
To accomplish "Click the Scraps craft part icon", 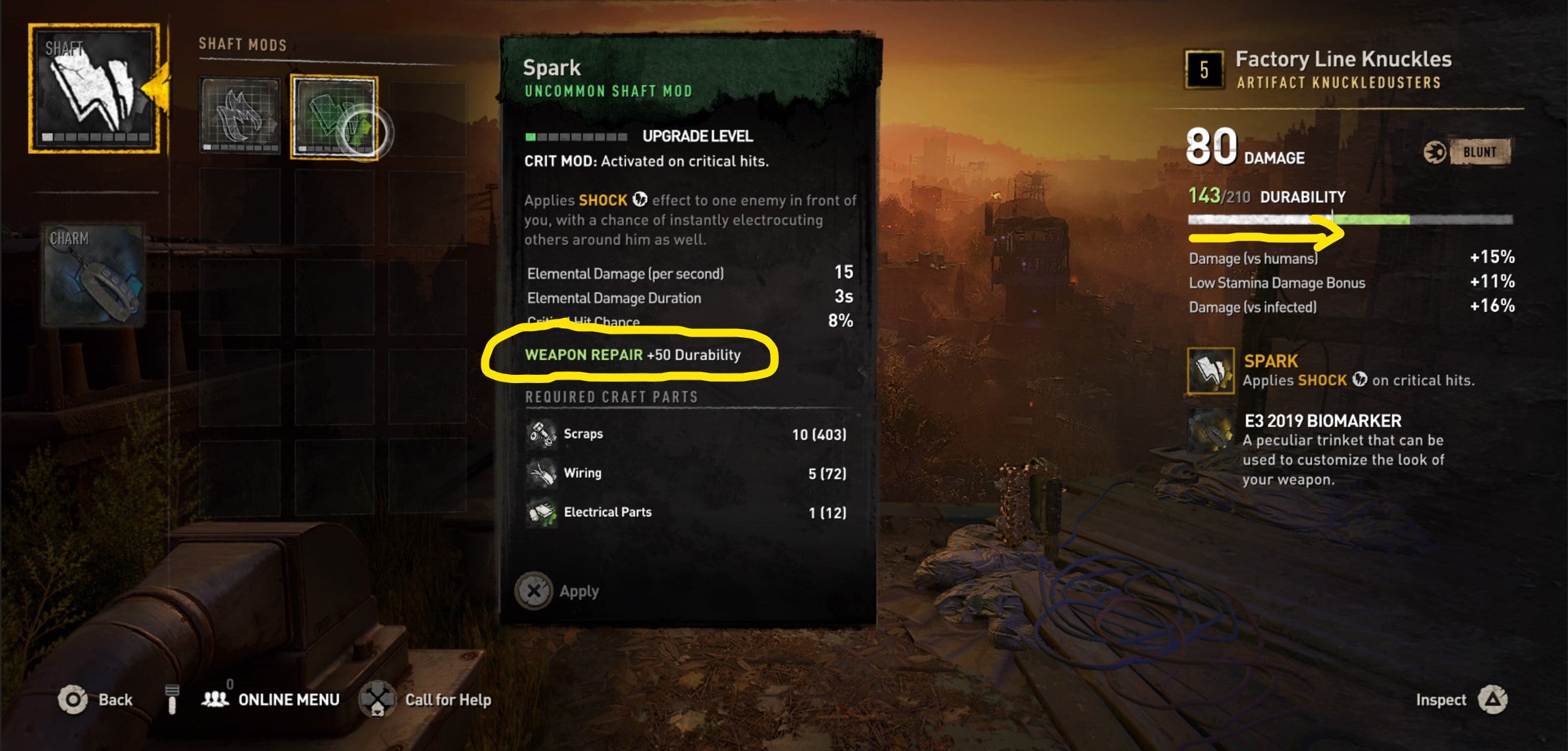I will coord(542,434).
